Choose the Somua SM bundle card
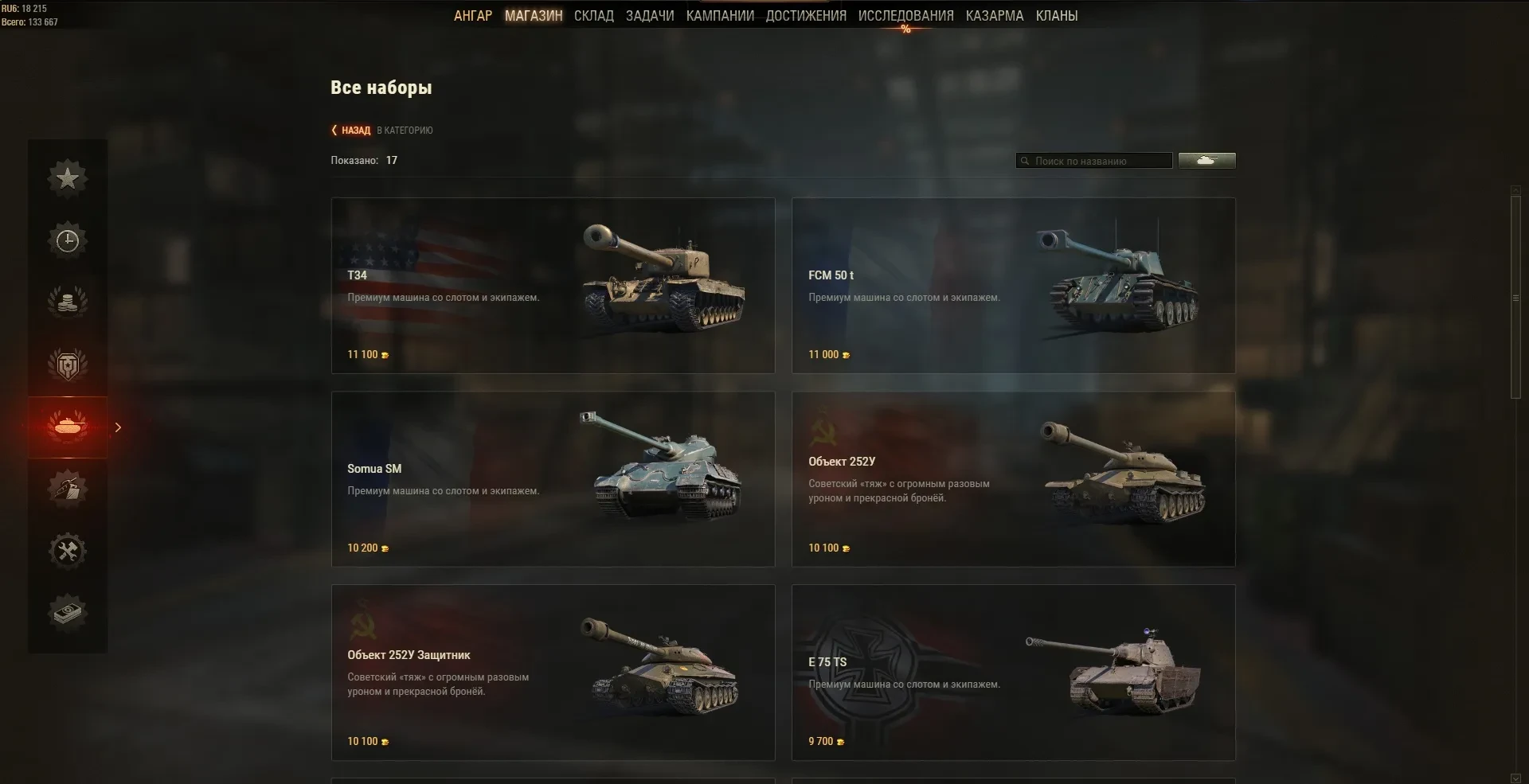The height and width of the screenshot is (784, 1529). point(553,478)
